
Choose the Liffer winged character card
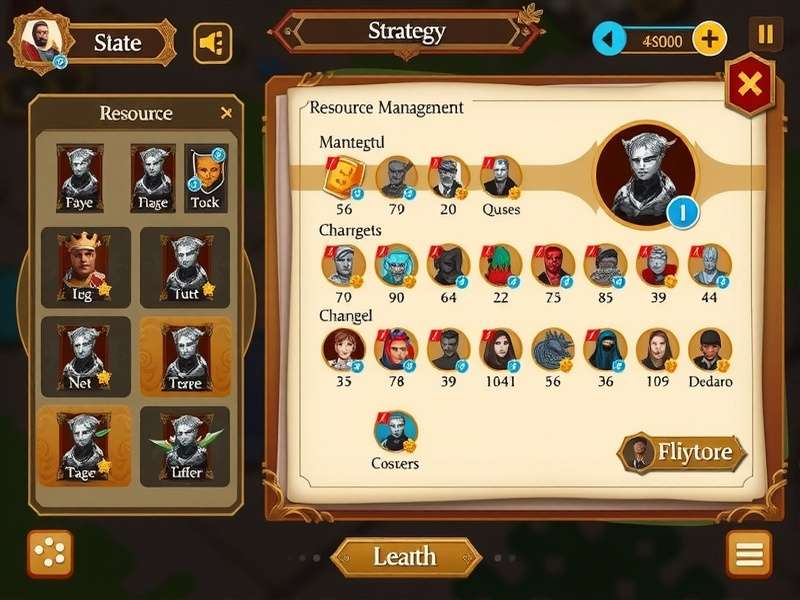click(x=184, y=445)
